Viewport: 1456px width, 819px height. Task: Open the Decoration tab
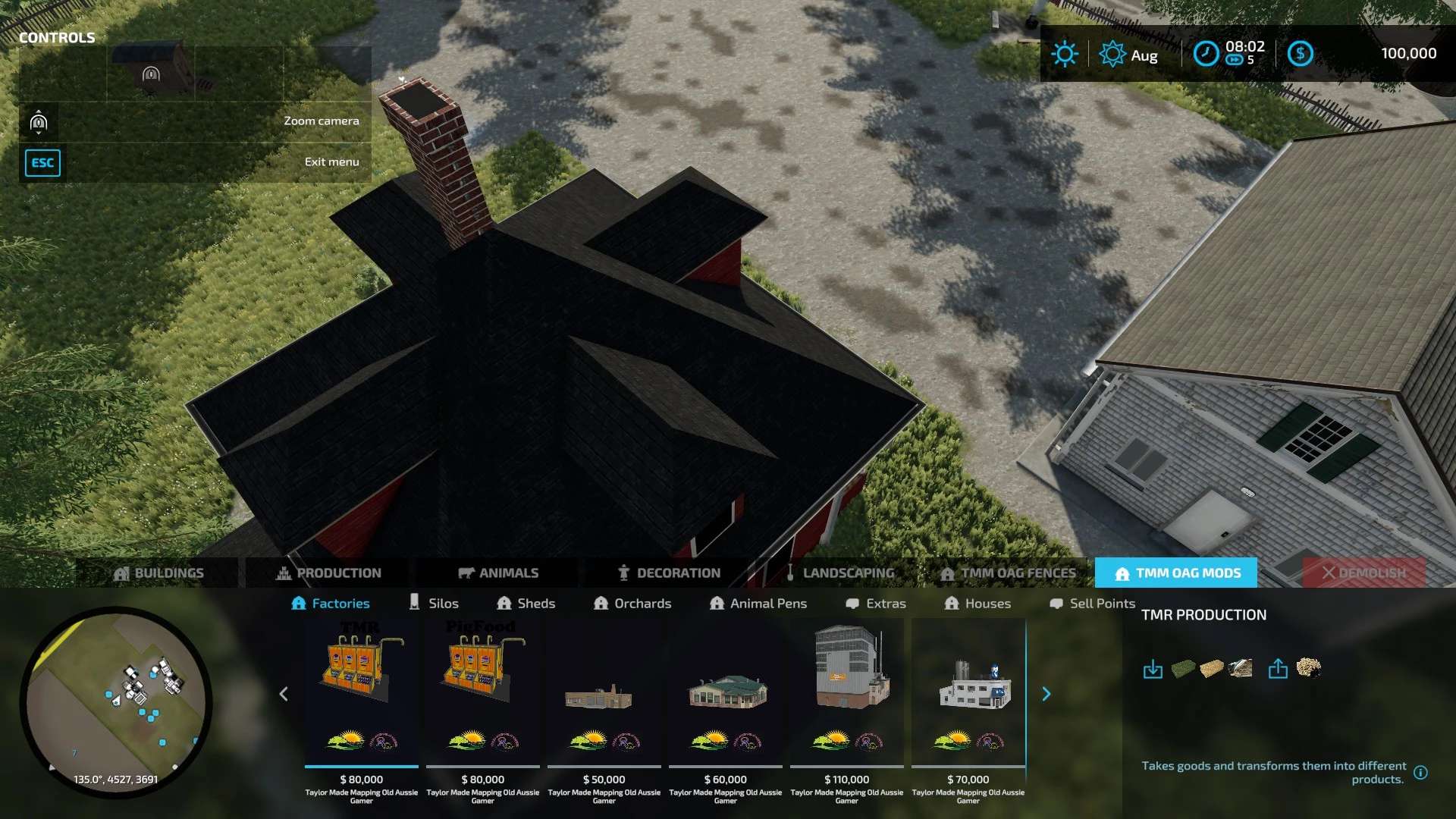pos(669,573)
